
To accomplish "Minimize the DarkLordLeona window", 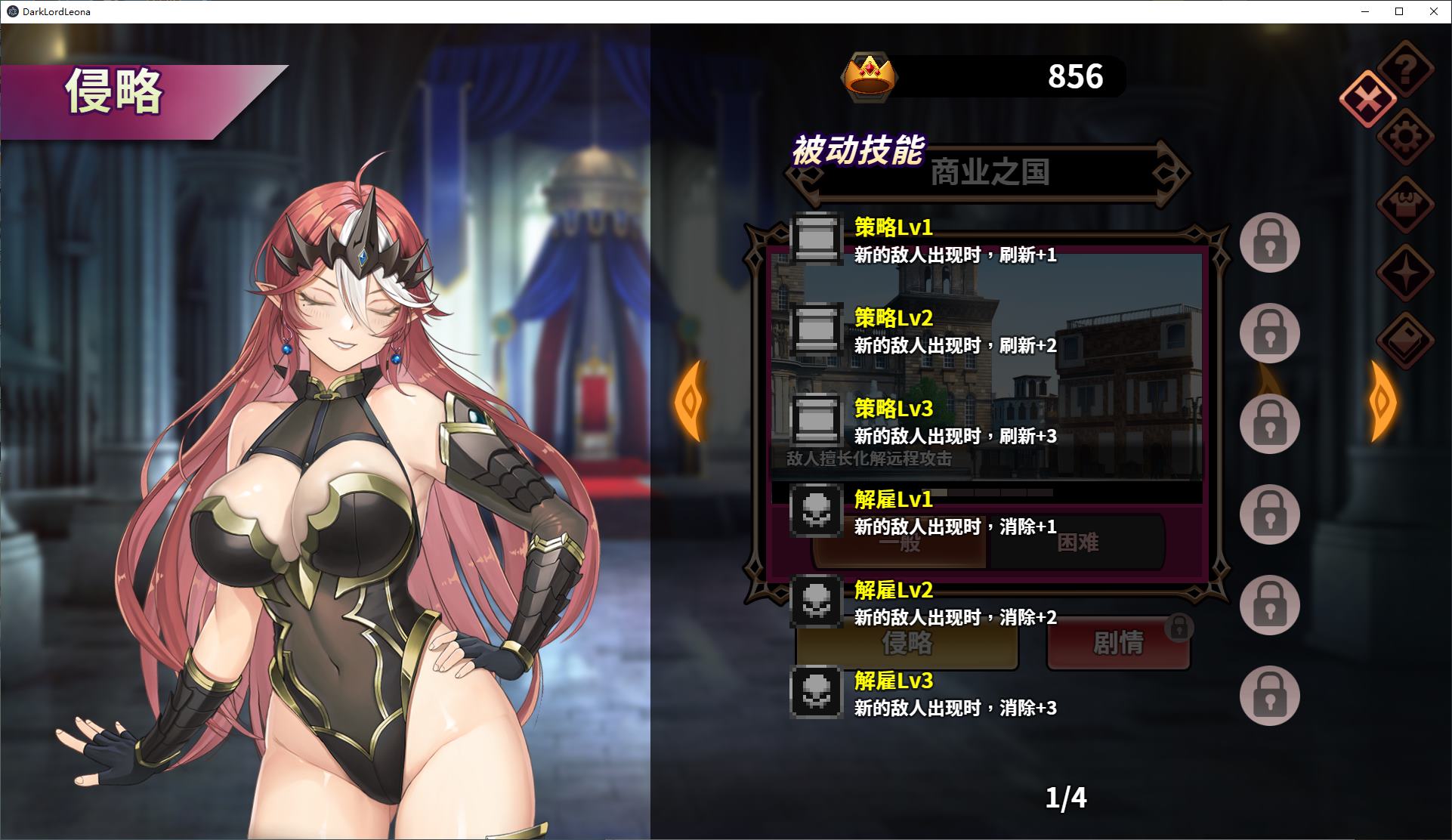I will pos(1365,11).
